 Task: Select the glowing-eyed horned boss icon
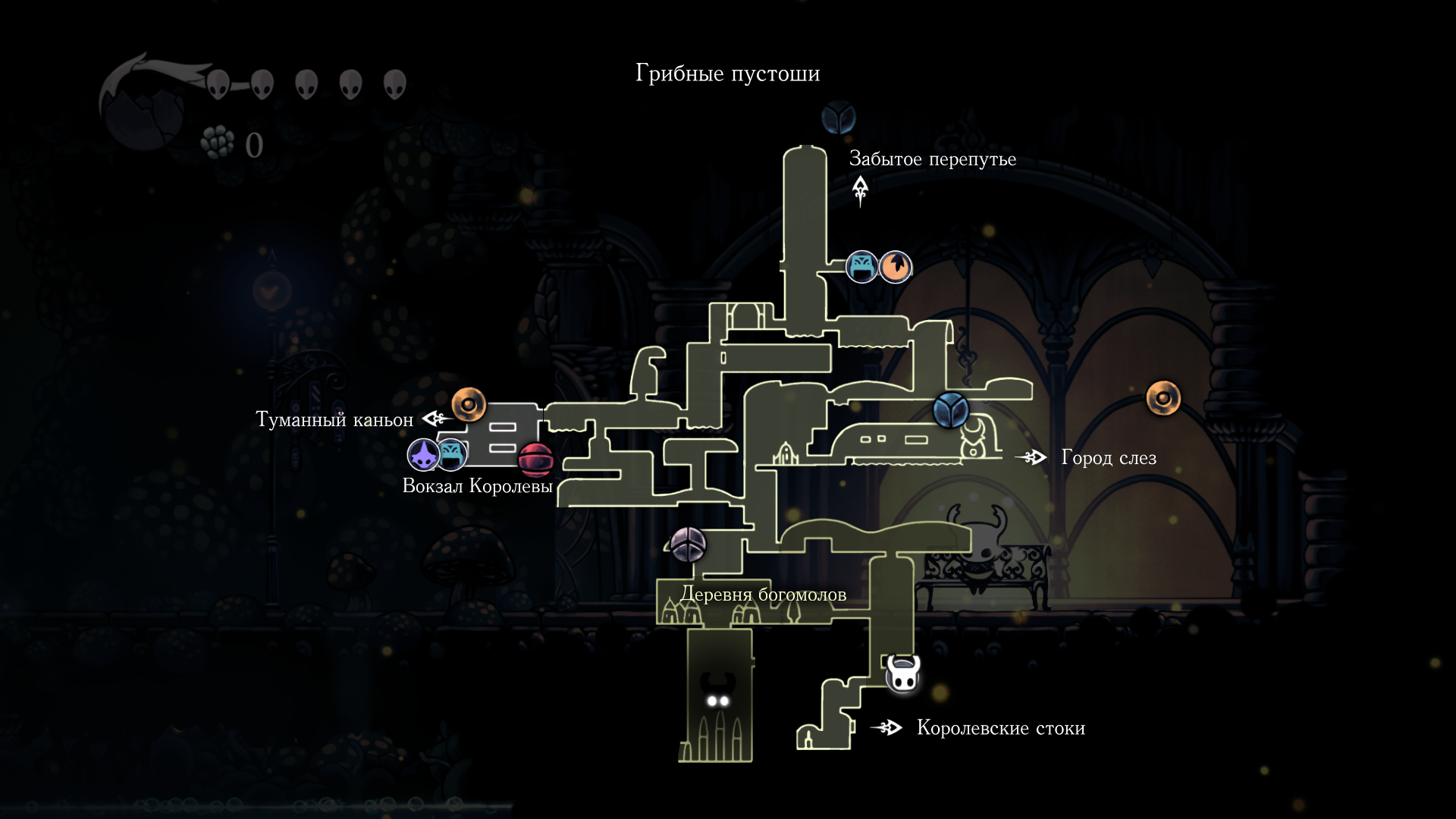[x=717, y=692]
